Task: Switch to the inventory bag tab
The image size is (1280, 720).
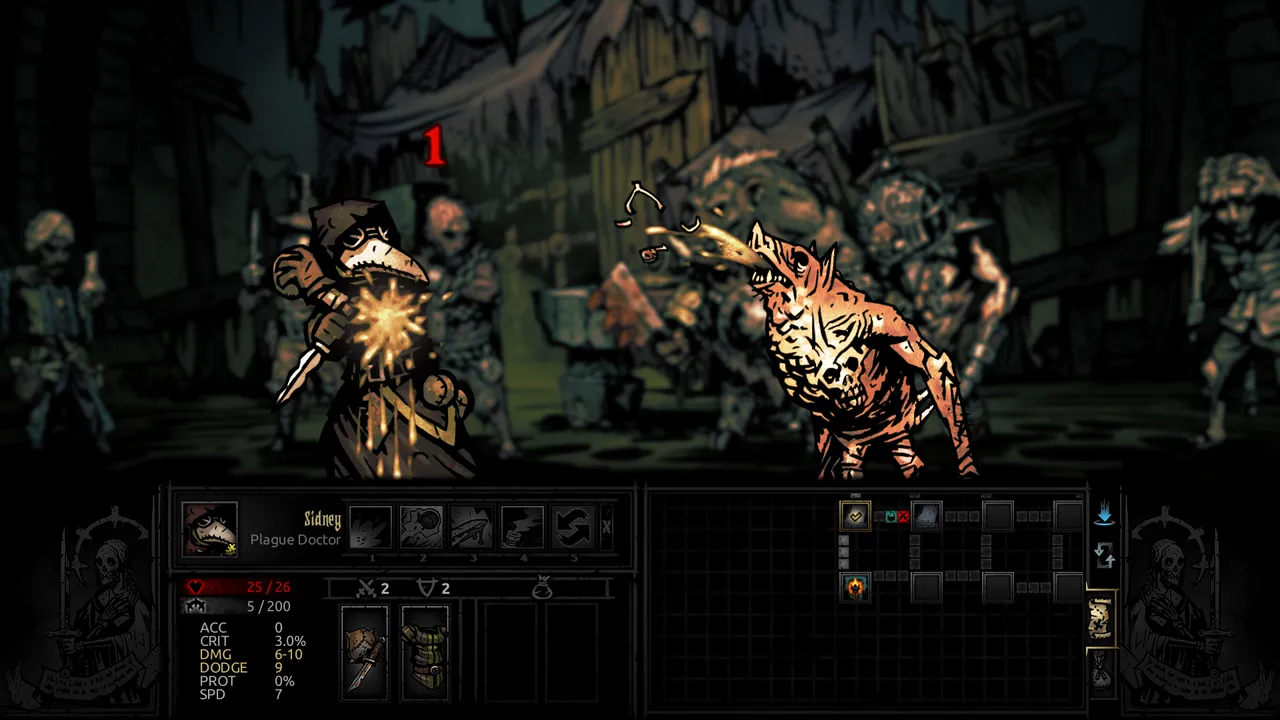Action: tap(1101, 671)
